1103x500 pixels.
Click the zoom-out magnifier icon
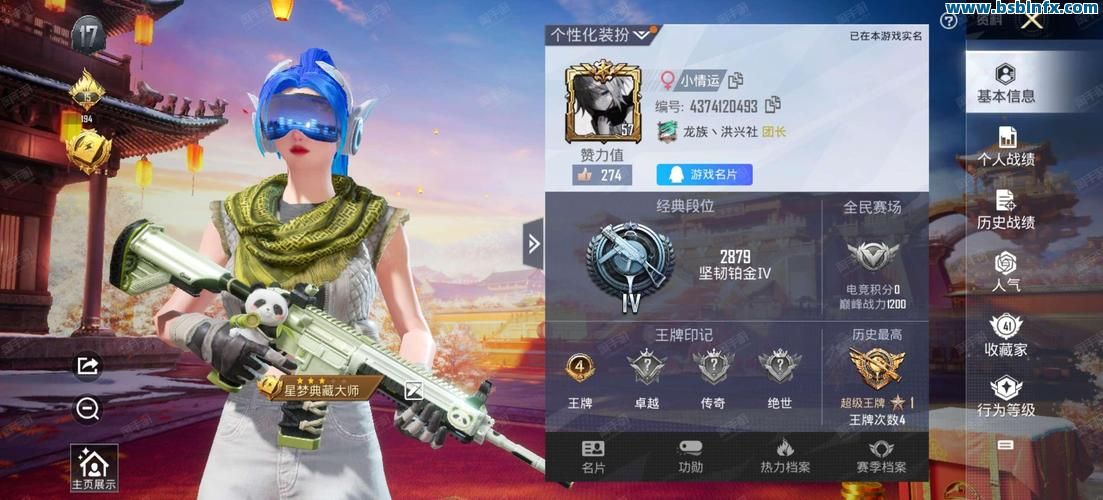tap(88, 408)
